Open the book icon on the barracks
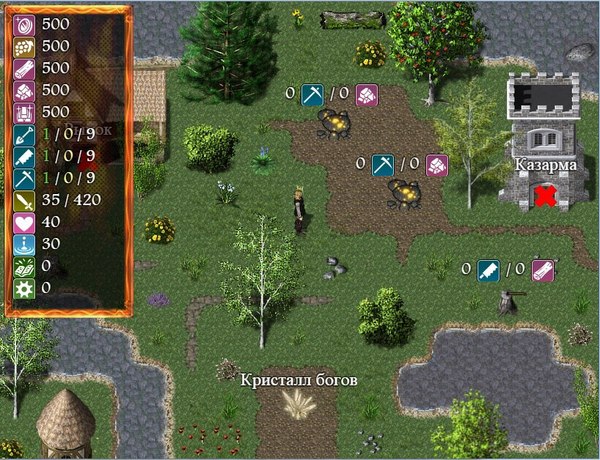The image size is (600, 460). (x=546, y=139)
